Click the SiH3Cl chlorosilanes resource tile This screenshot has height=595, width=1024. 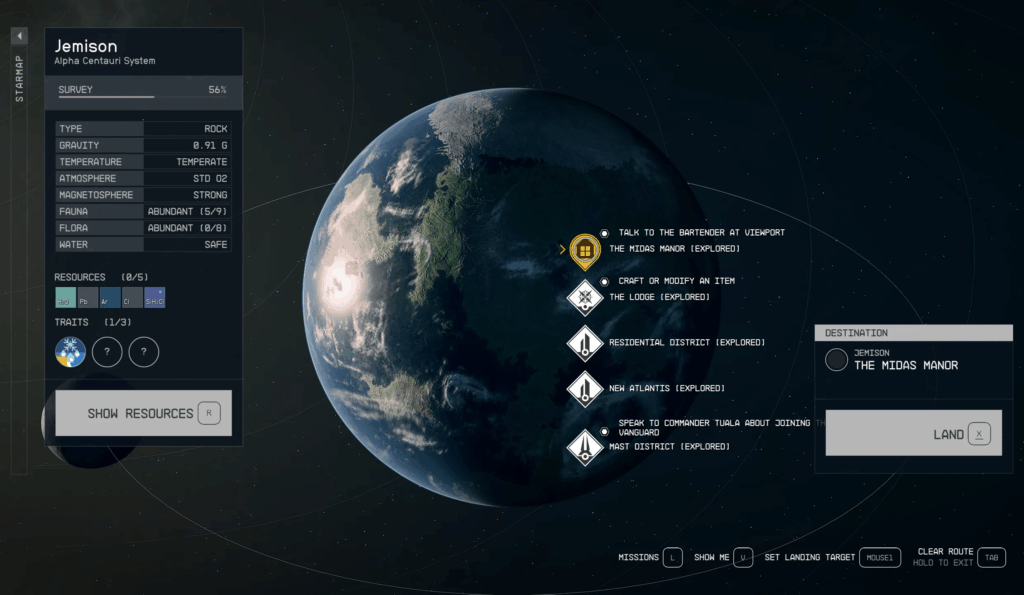(154, 297)
